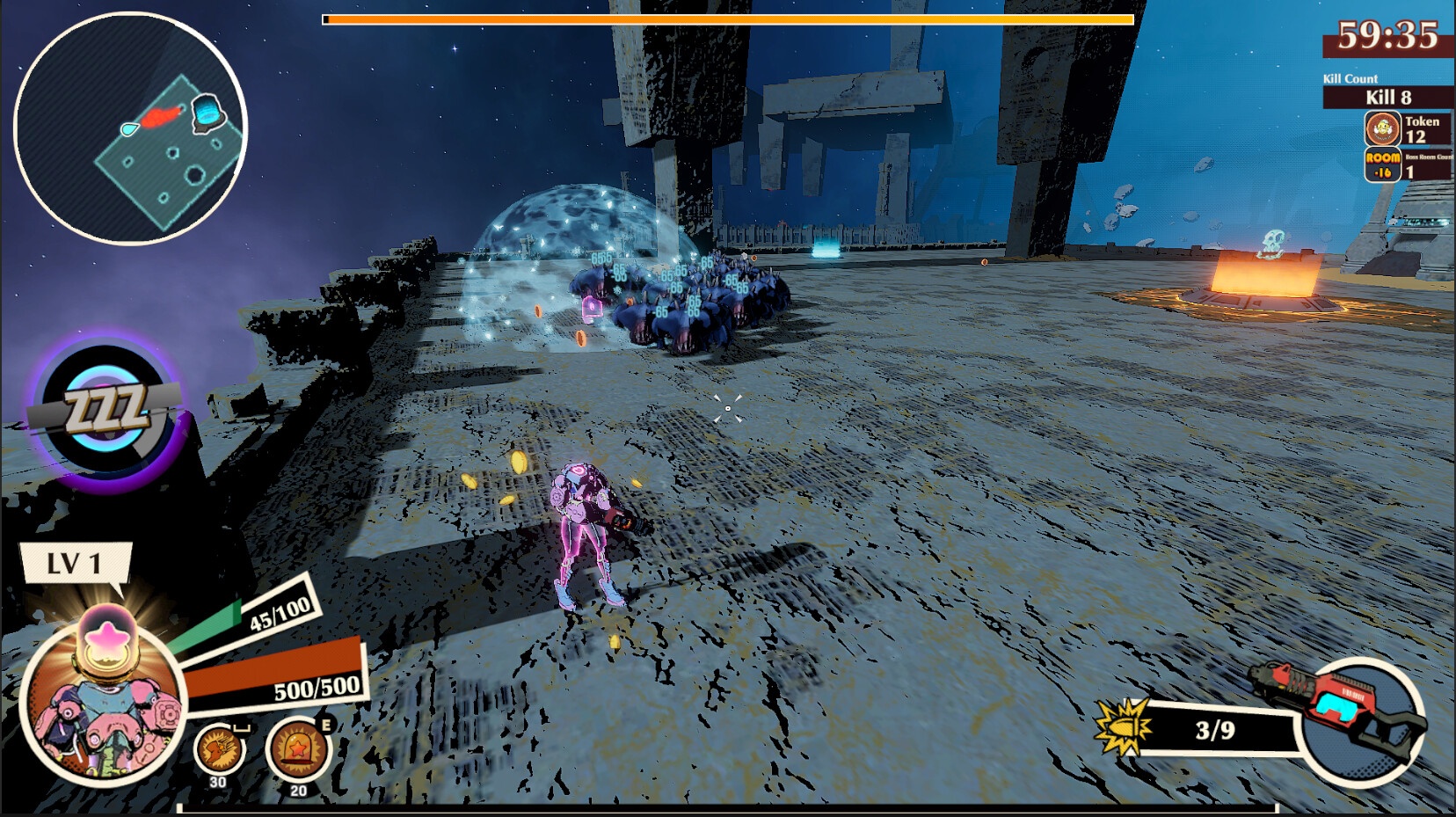Select the red blaster weapon icon
The height and width of the screenshot is (817, 1456).
point(1343,709)
